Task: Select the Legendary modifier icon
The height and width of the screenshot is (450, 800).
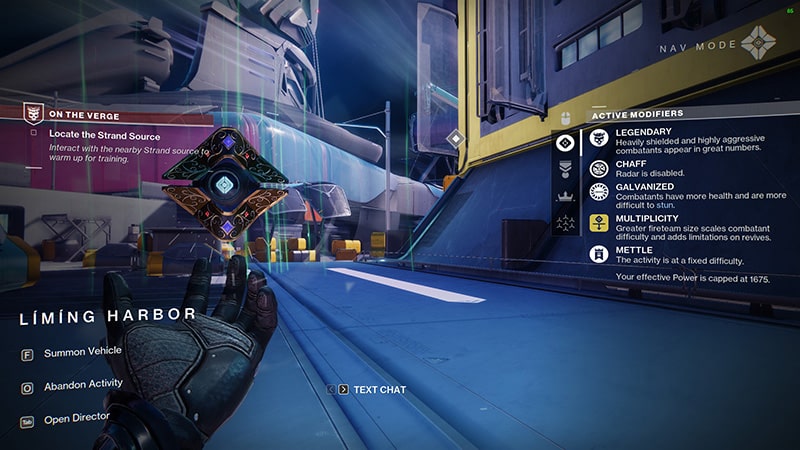Action: [599, 141]
